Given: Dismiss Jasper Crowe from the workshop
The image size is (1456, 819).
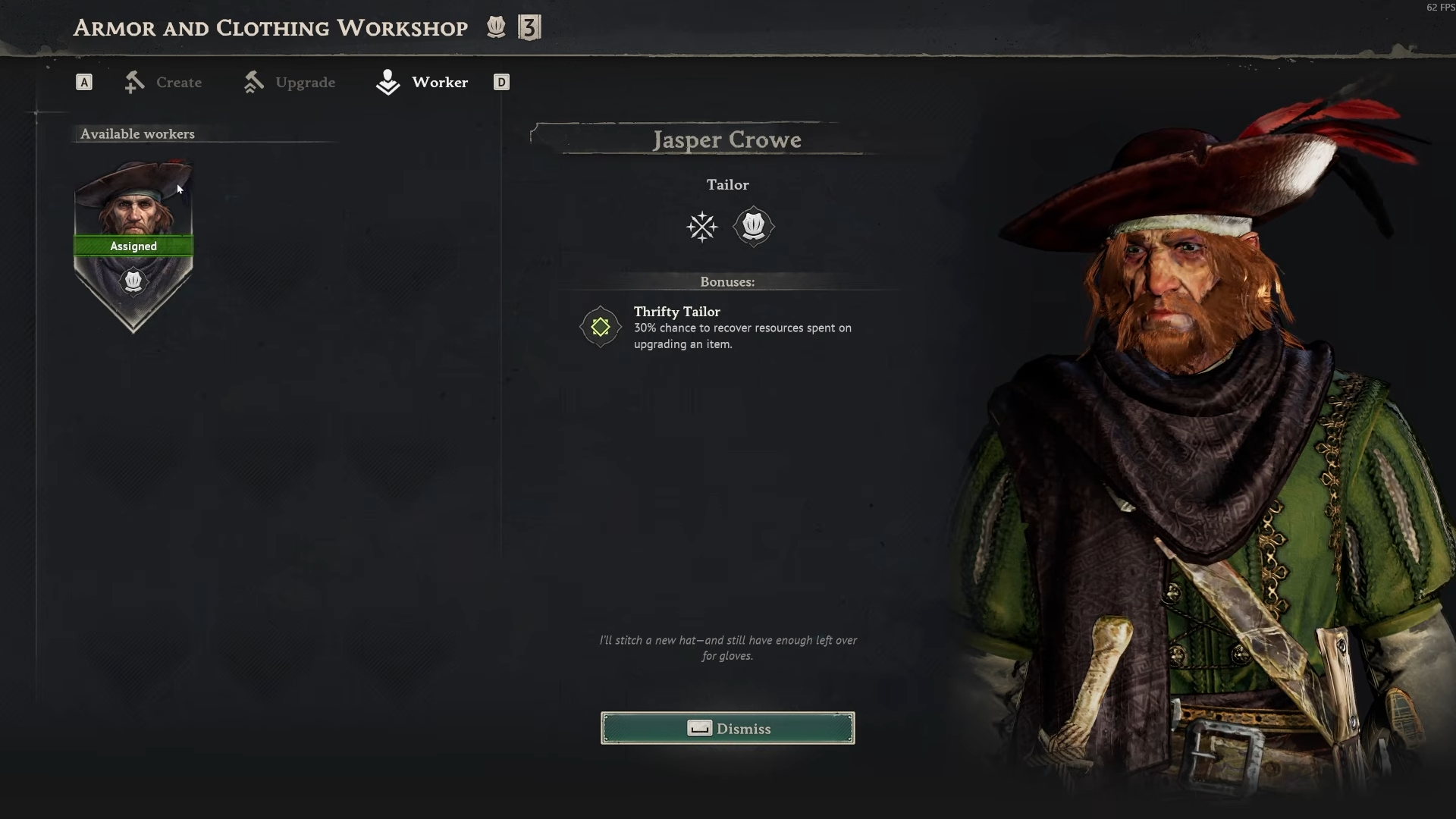Looking at the screenshot, I should [727, 728].
